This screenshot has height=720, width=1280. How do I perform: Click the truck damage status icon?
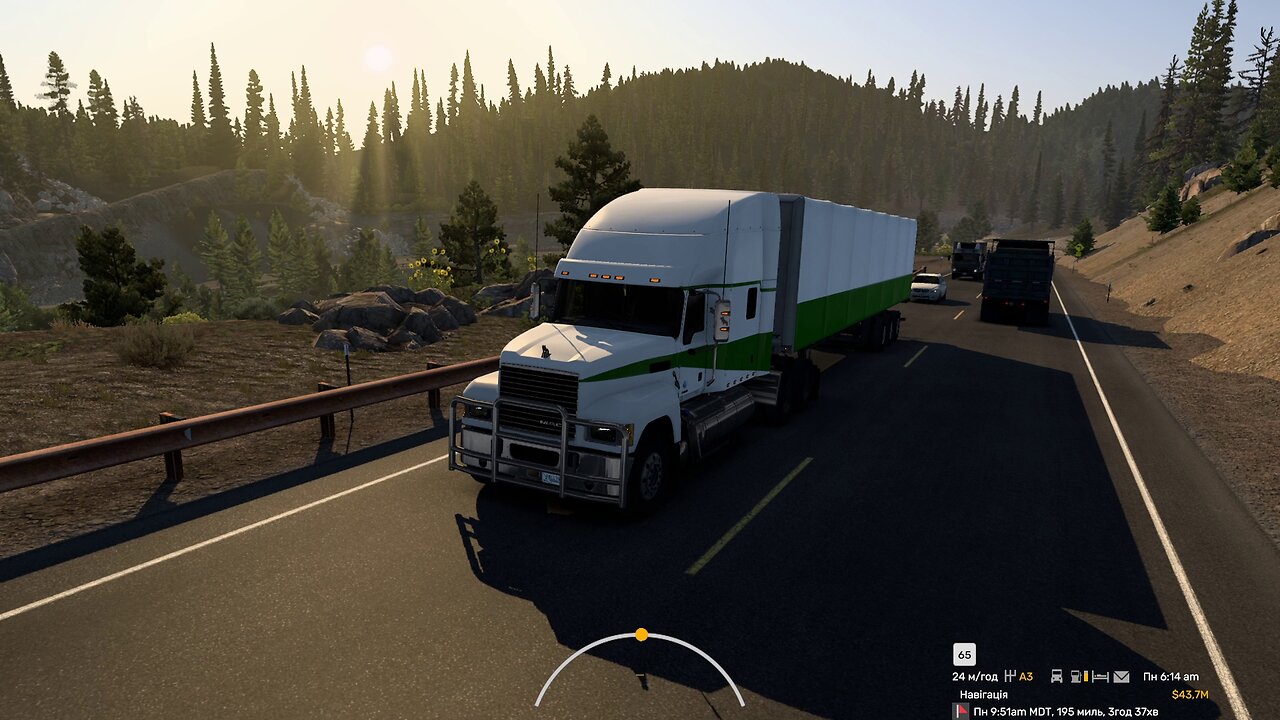tap(1056, 677)
